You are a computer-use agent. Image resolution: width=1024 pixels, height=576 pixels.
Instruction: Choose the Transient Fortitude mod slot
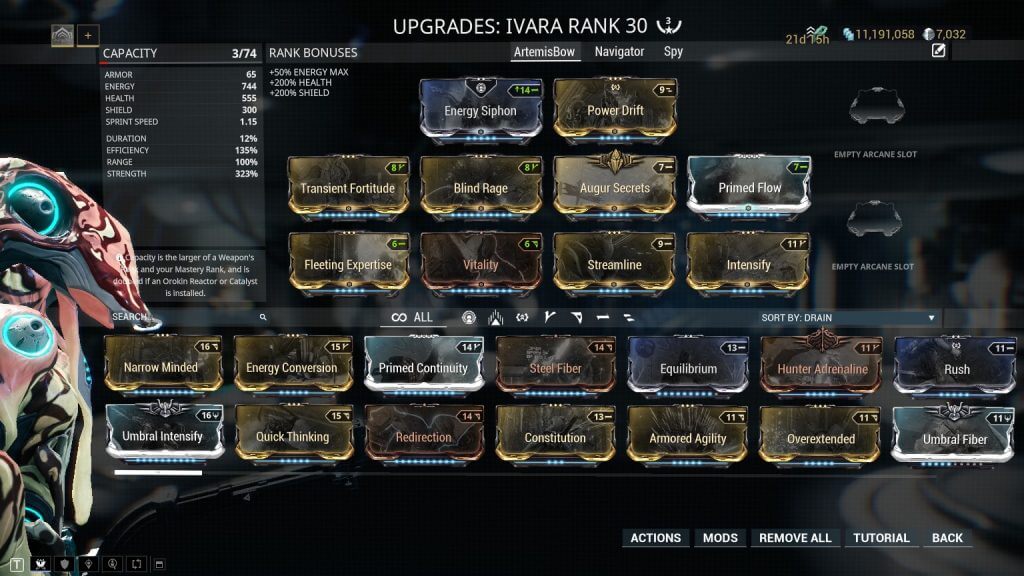[348, 187]
